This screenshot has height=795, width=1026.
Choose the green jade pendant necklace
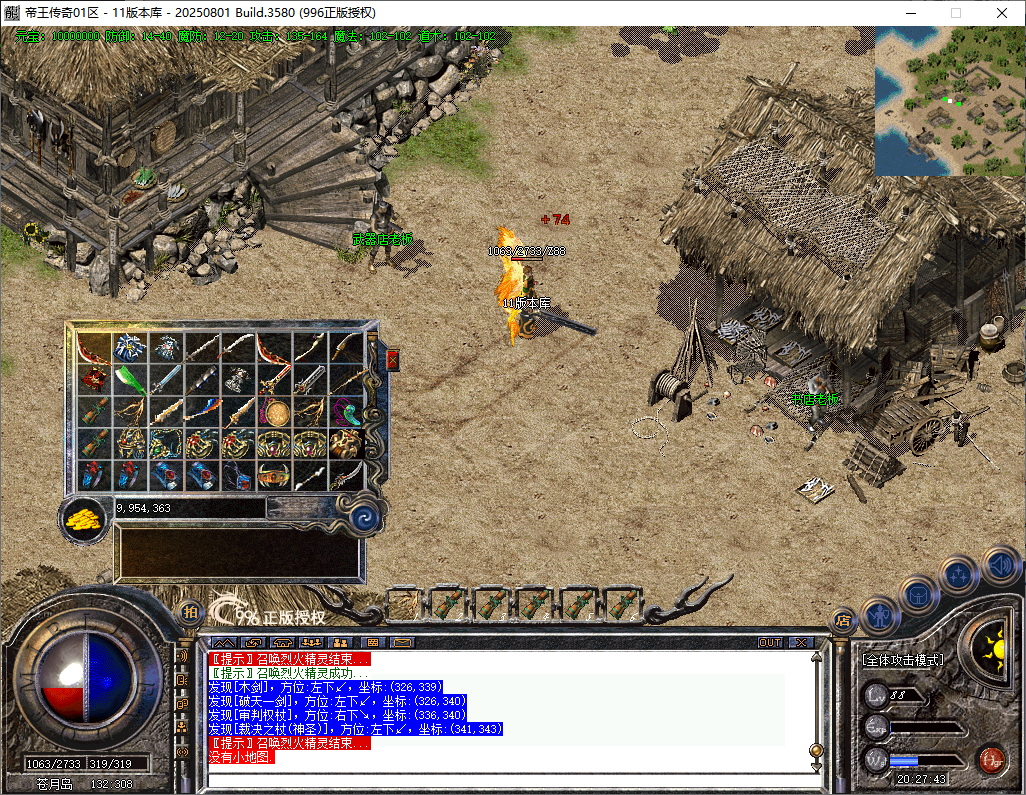click(345, 412)
